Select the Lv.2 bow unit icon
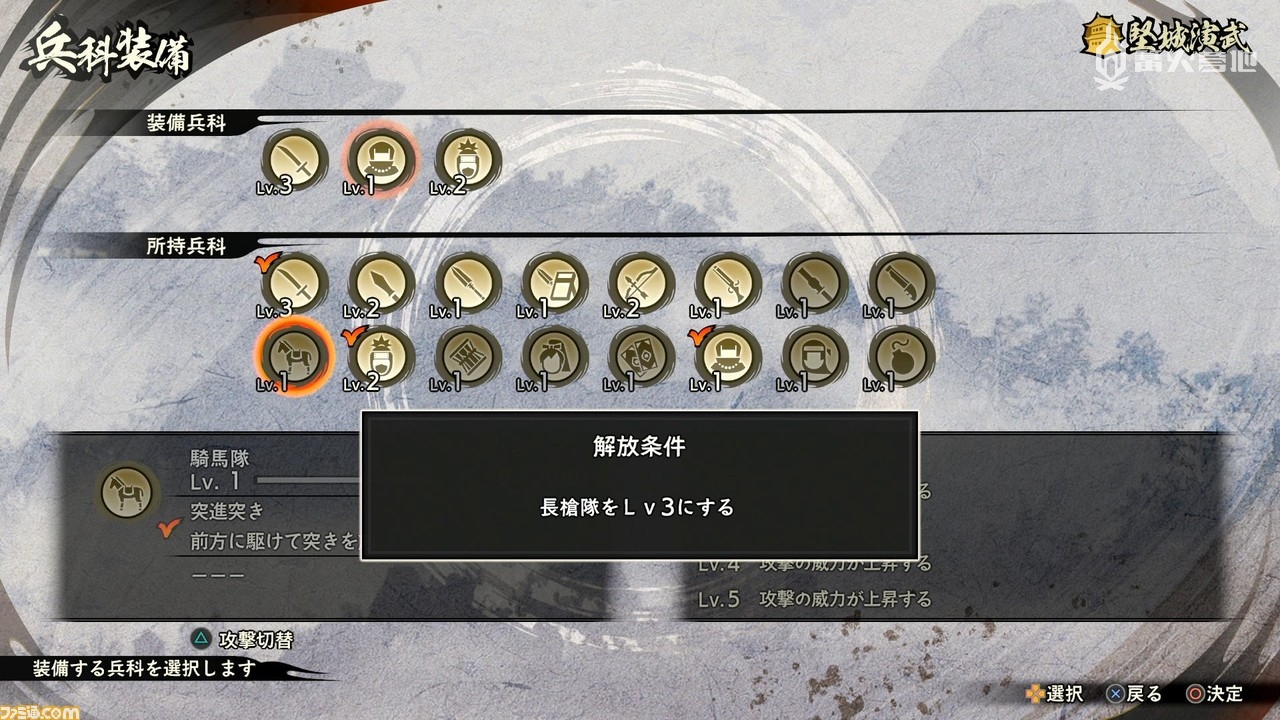1280x720 pixels. (x=640, y=282)
